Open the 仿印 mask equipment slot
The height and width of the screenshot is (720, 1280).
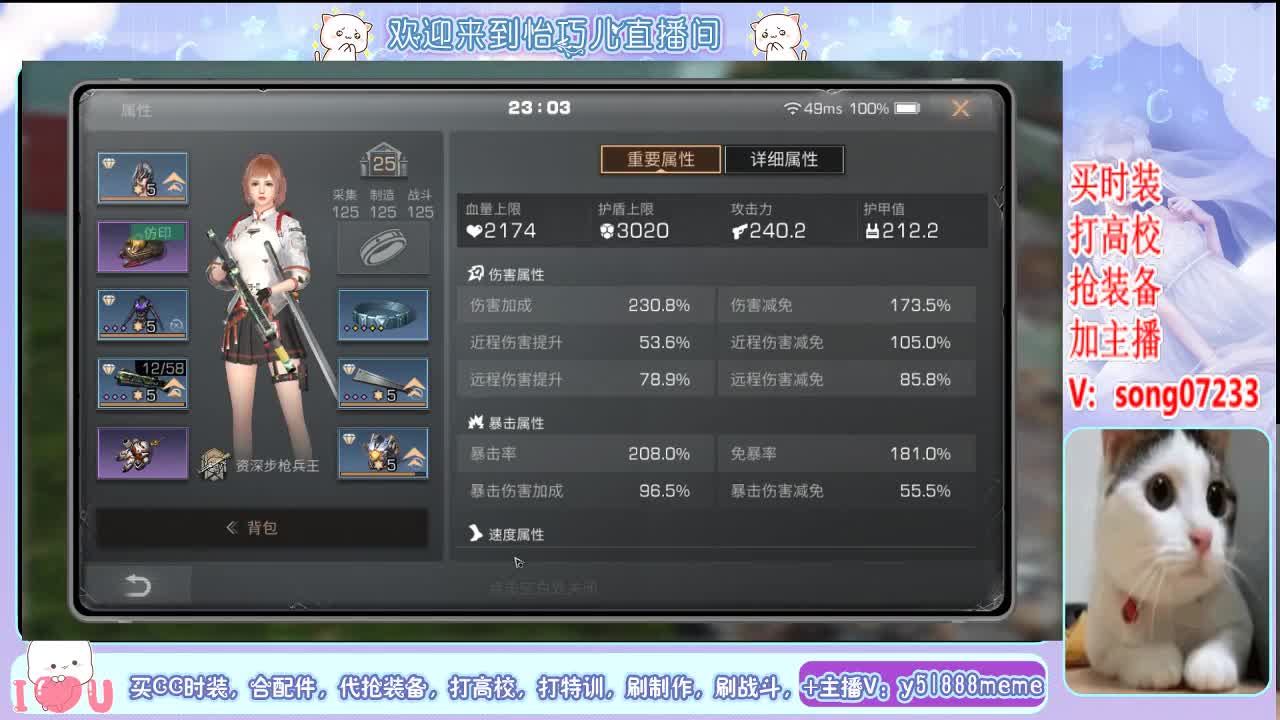click(x=142, y=247)
